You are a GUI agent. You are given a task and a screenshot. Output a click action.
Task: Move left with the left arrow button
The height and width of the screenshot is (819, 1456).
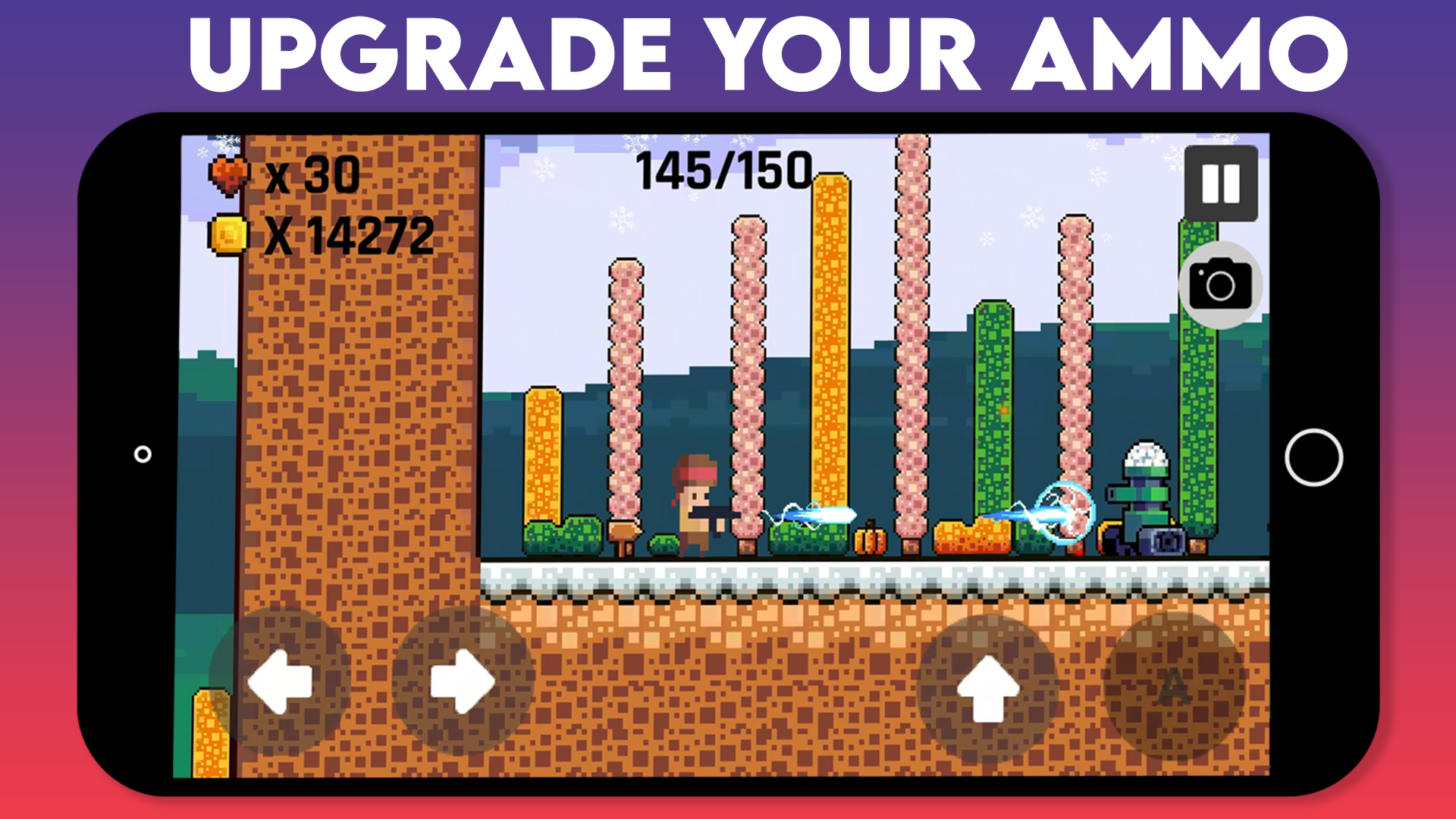280,681
